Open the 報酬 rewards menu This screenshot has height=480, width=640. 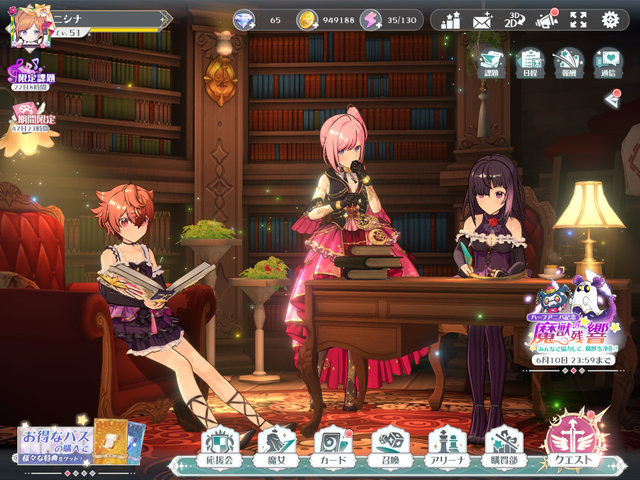pos(568,63)
